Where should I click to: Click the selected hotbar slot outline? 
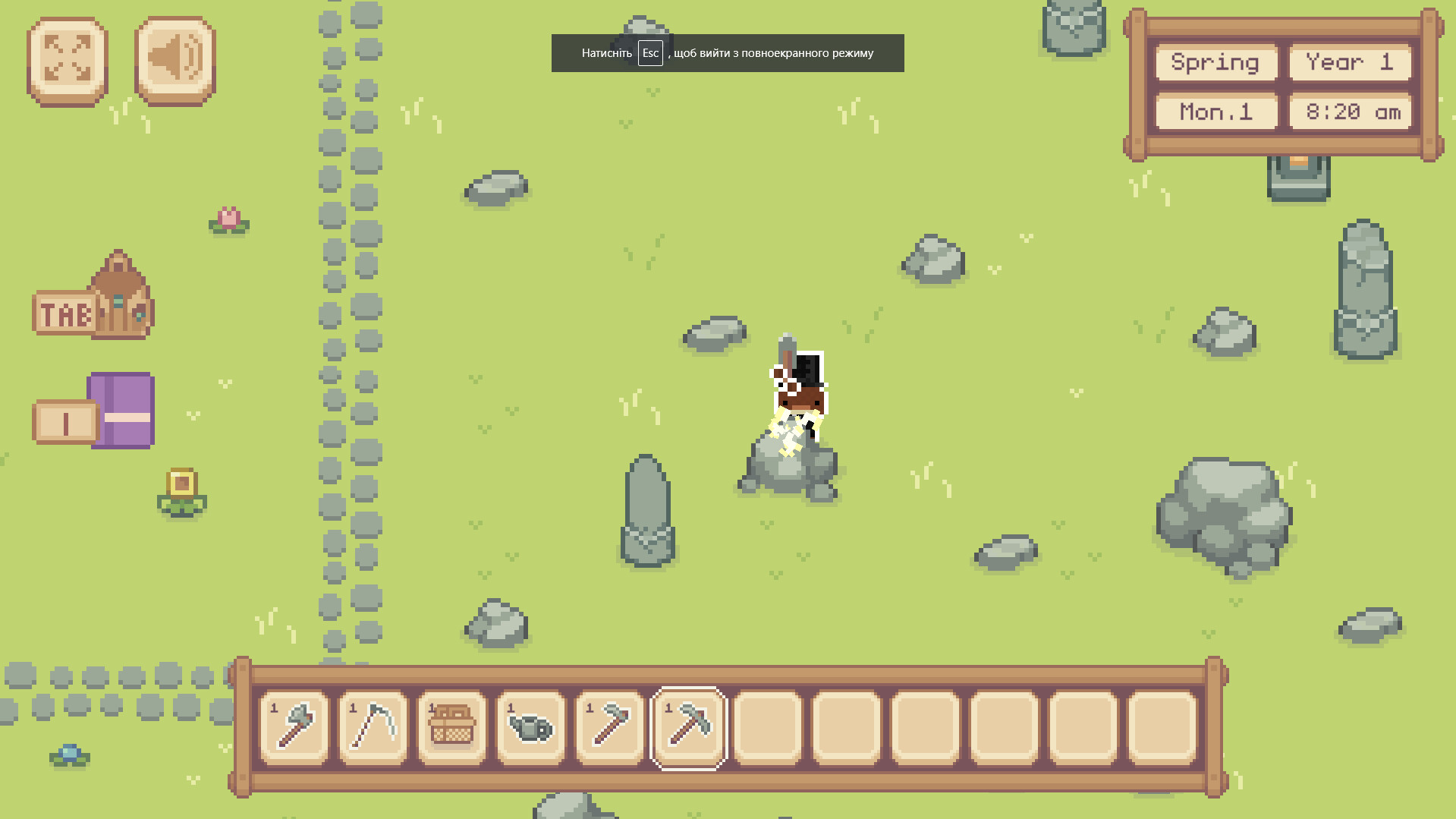tap(687, 726)
